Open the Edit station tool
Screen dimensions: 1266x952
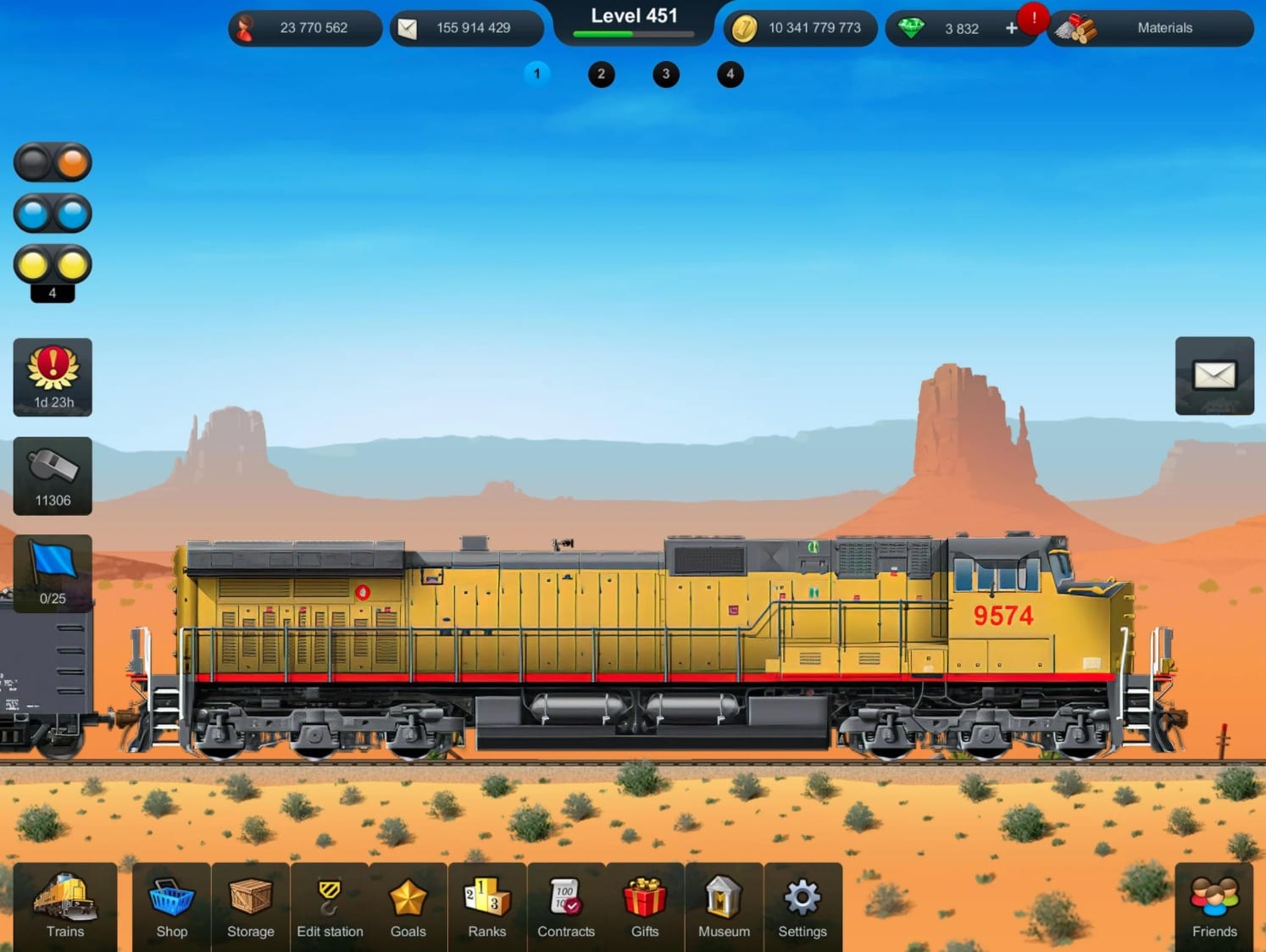pos(330,907)
